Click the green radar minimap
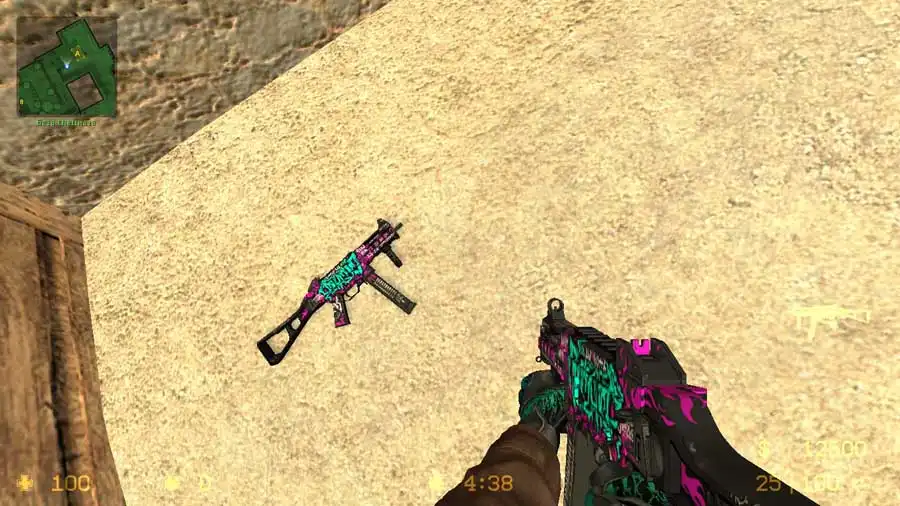 66,66
